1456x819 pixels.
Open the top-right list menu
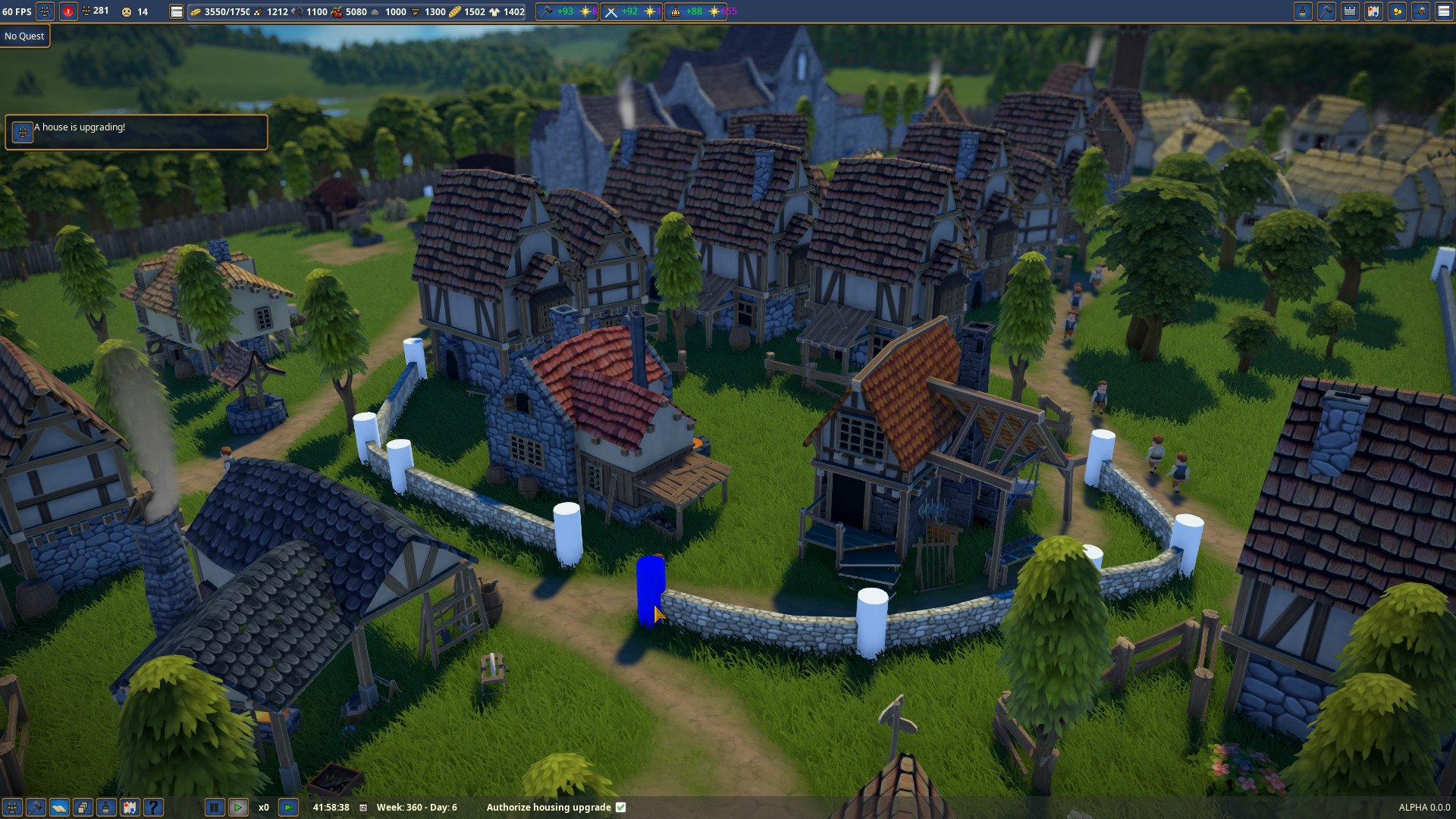pyautogui.click(x=1444, y=11)
